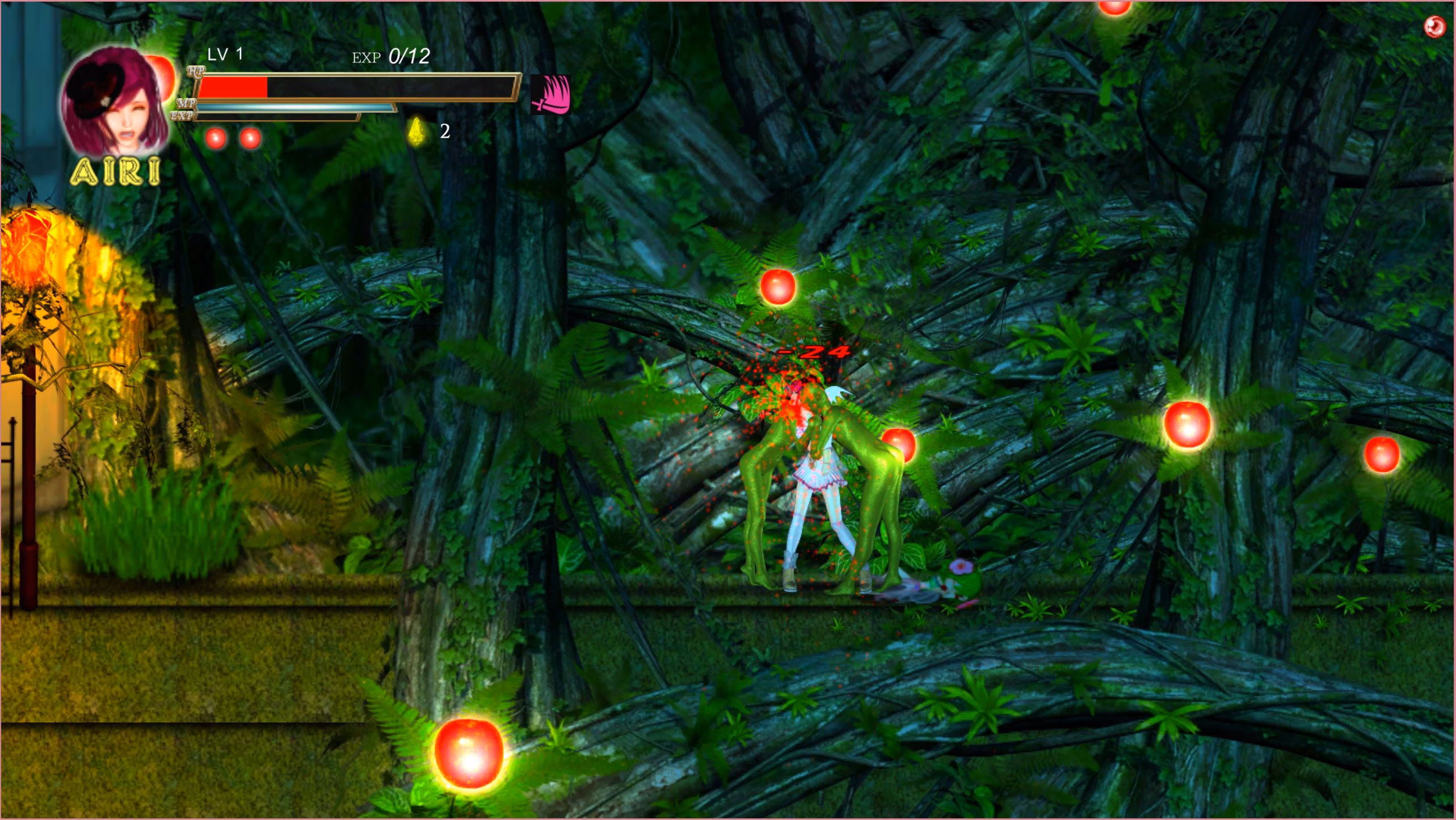Click the LV 1 level indicator
Image resolution: width=1456 pixels, height=820 pixels.
tap(225, 54)
